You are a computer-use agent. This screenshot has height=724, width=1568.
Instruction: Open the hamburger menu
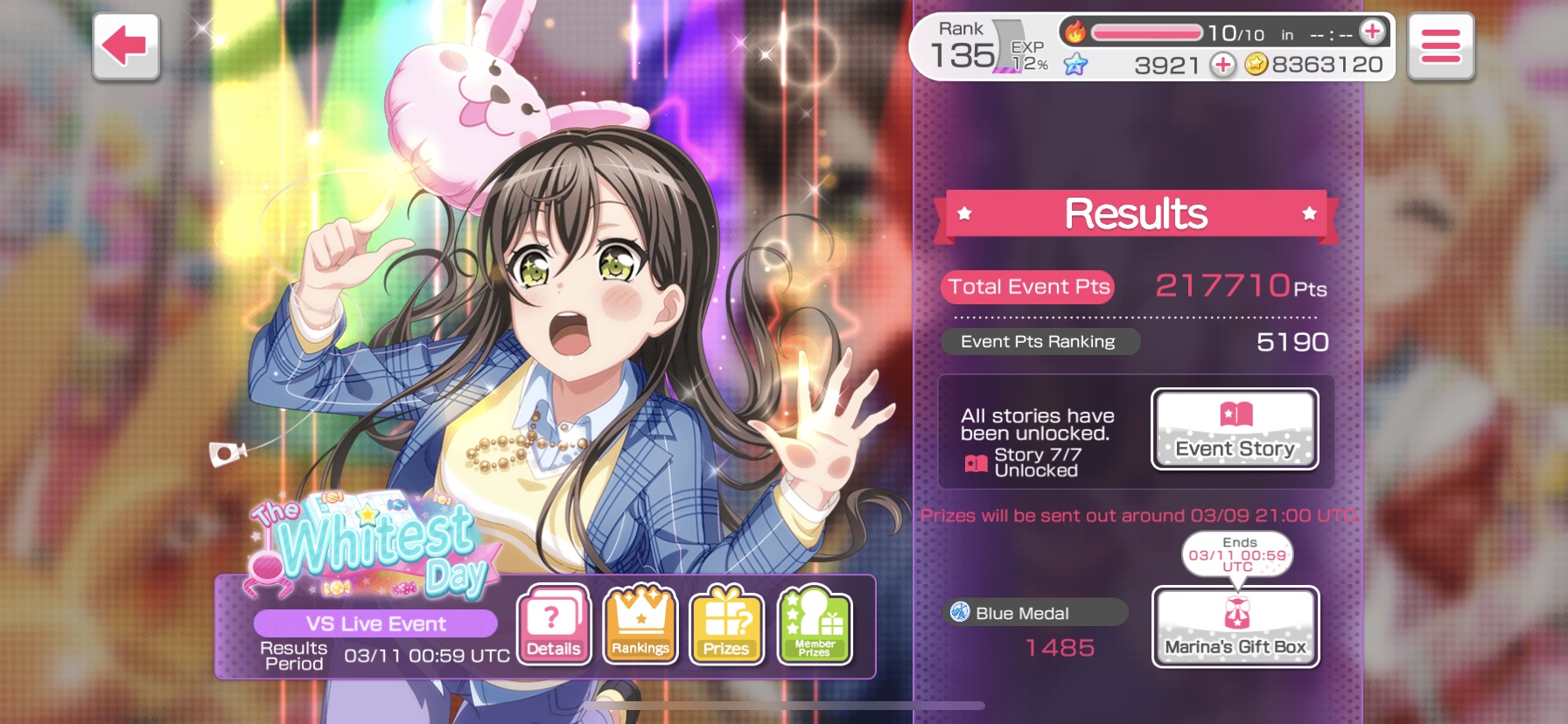pos(1440,46)
